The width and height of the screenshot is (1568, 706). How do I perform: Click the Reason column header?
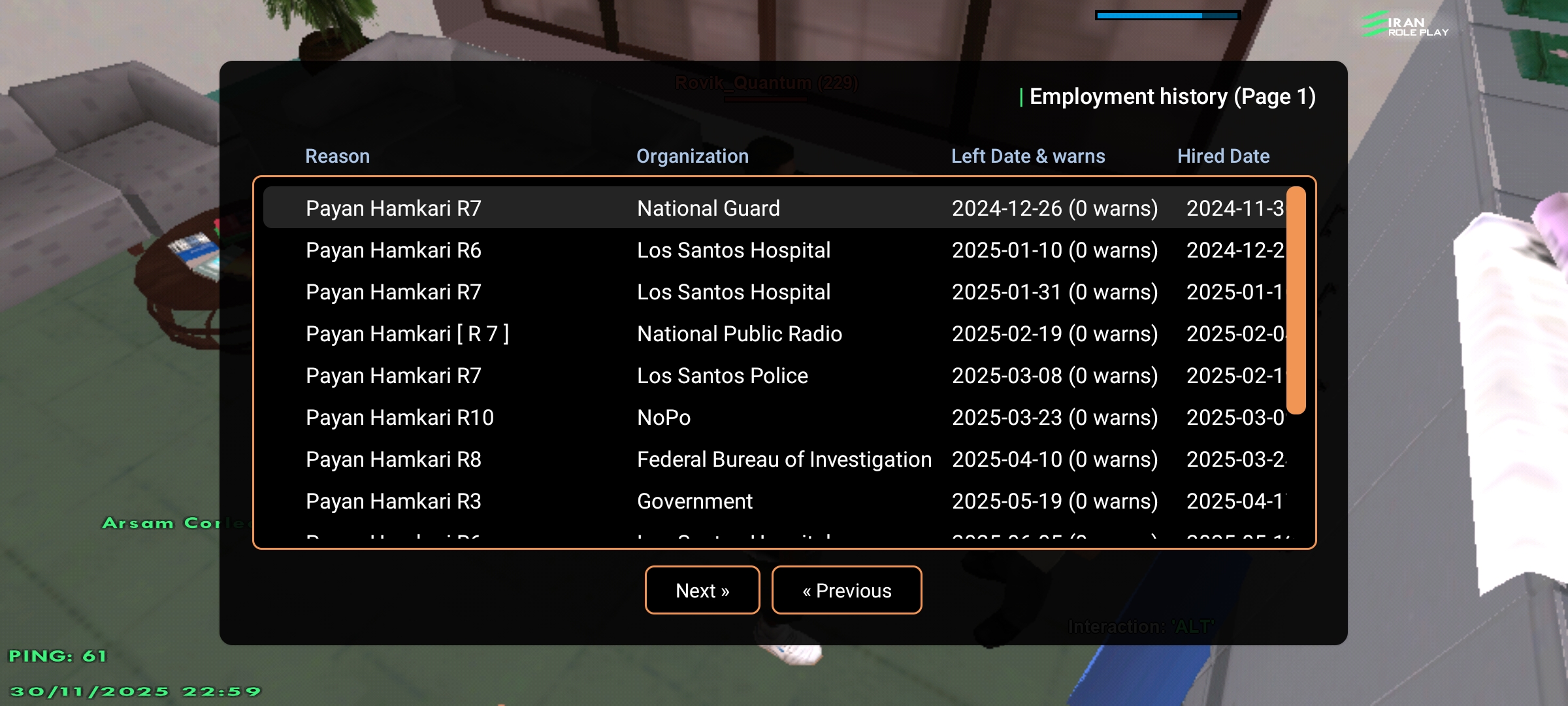coord(337,156)
